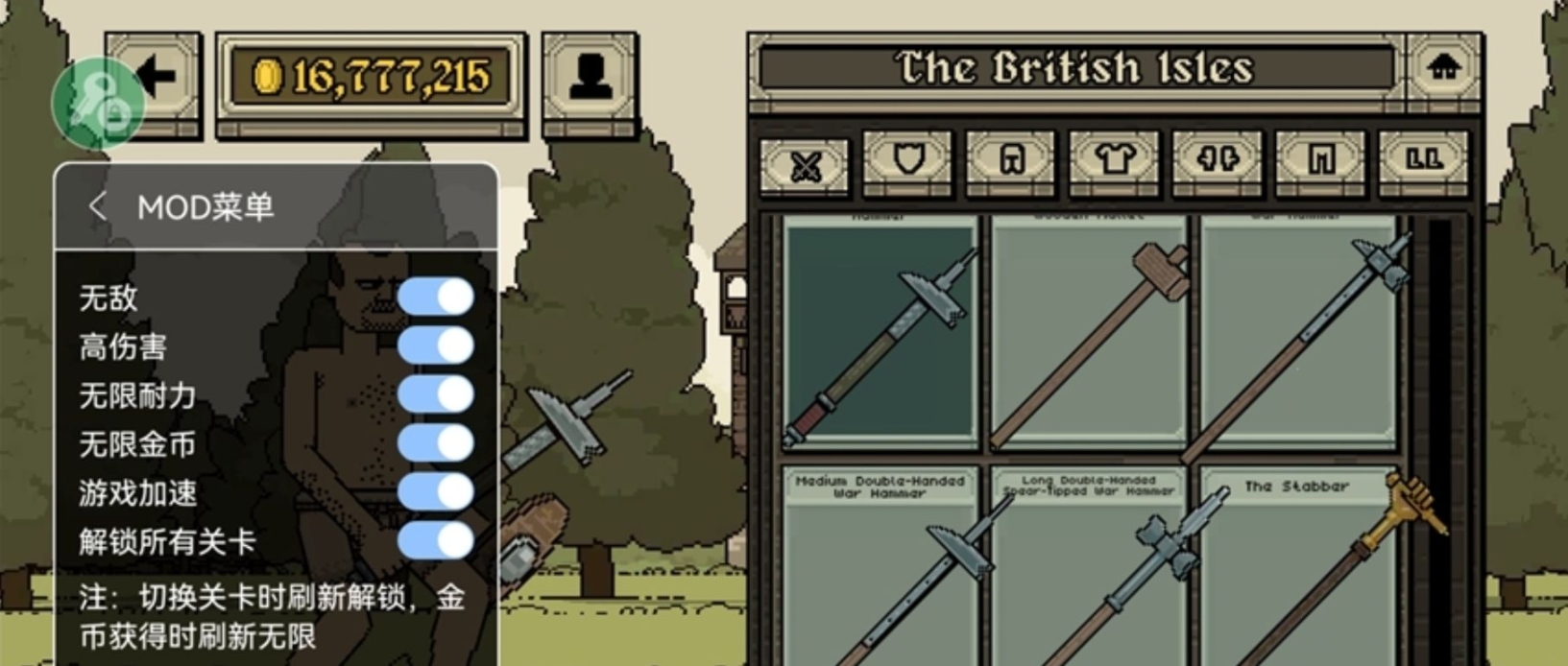The height and width of the screenshot is (666, 1568).
Task: Choose the trousers leg armor tab
Action: tap(1320, 160)
